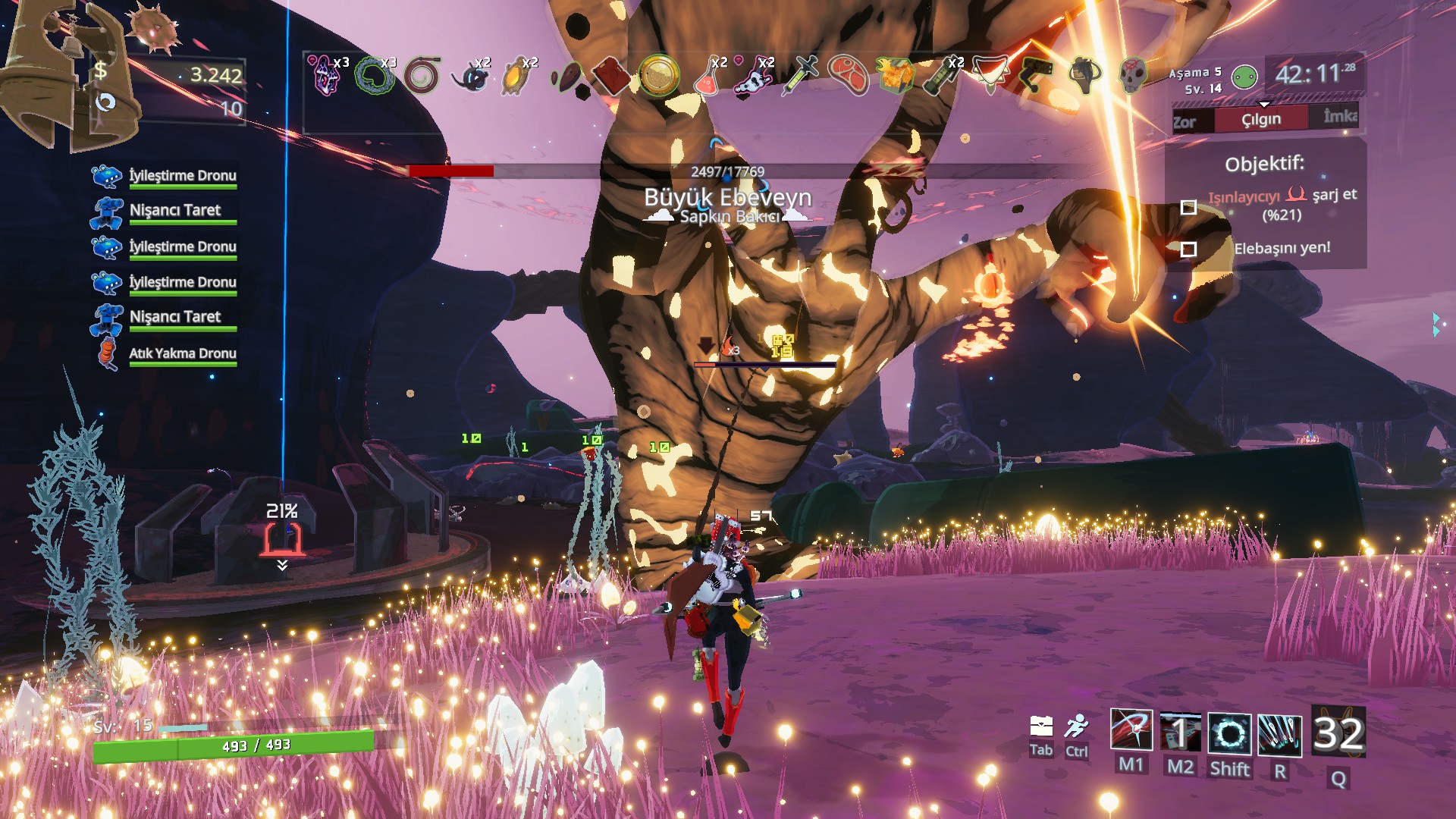Choose the bison steak item icon
Viewport: 1456px width, 819px height.
click(848, 75)
